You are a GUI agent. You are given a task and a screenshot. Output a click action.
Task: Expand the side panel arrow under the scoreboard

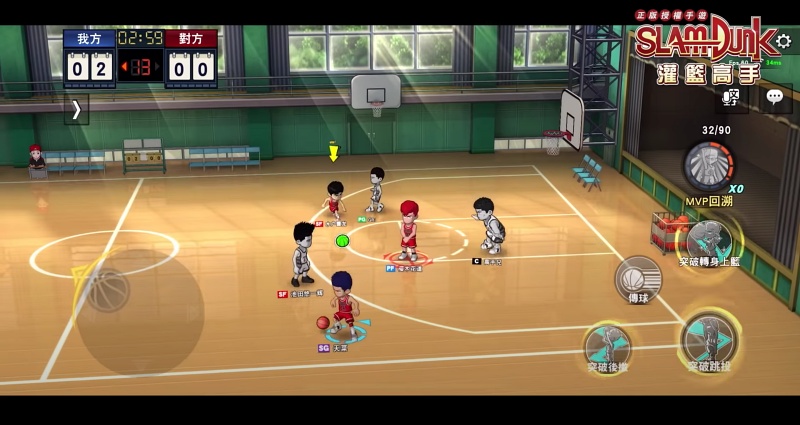coord(76,109)
